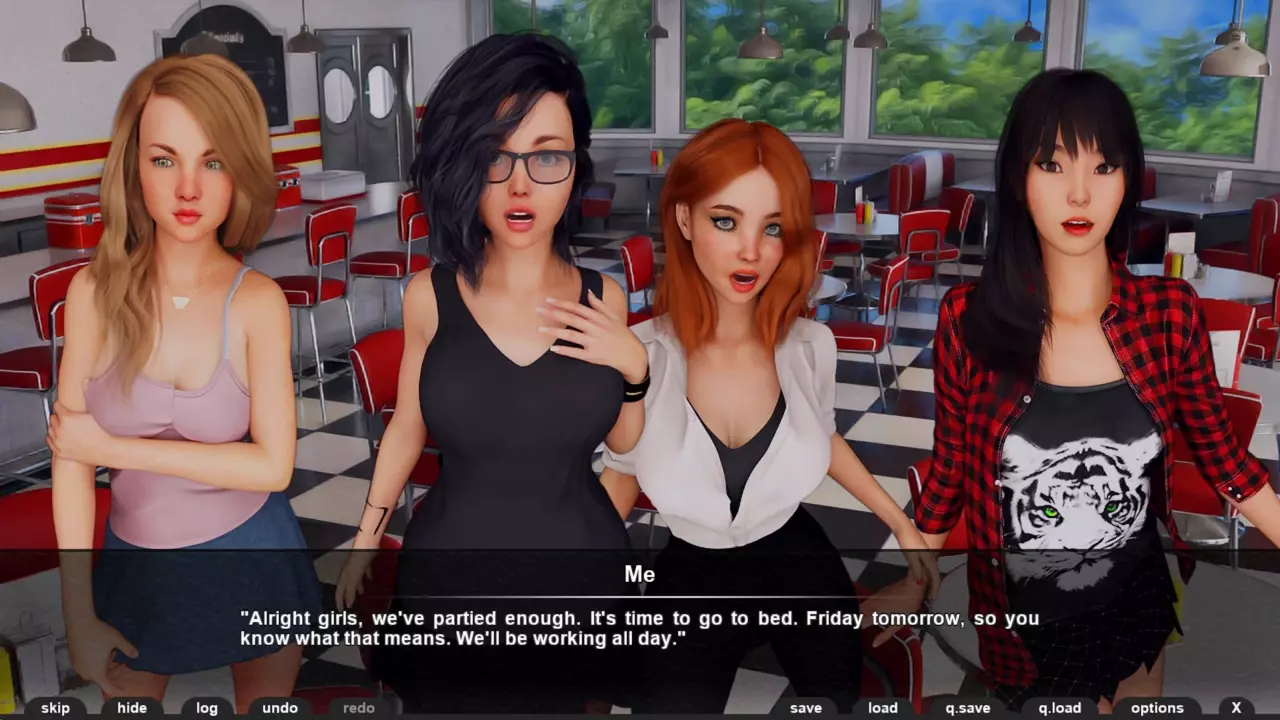
Task: Select the redo button
Action: pyautogui.click(x=359, y=708)
